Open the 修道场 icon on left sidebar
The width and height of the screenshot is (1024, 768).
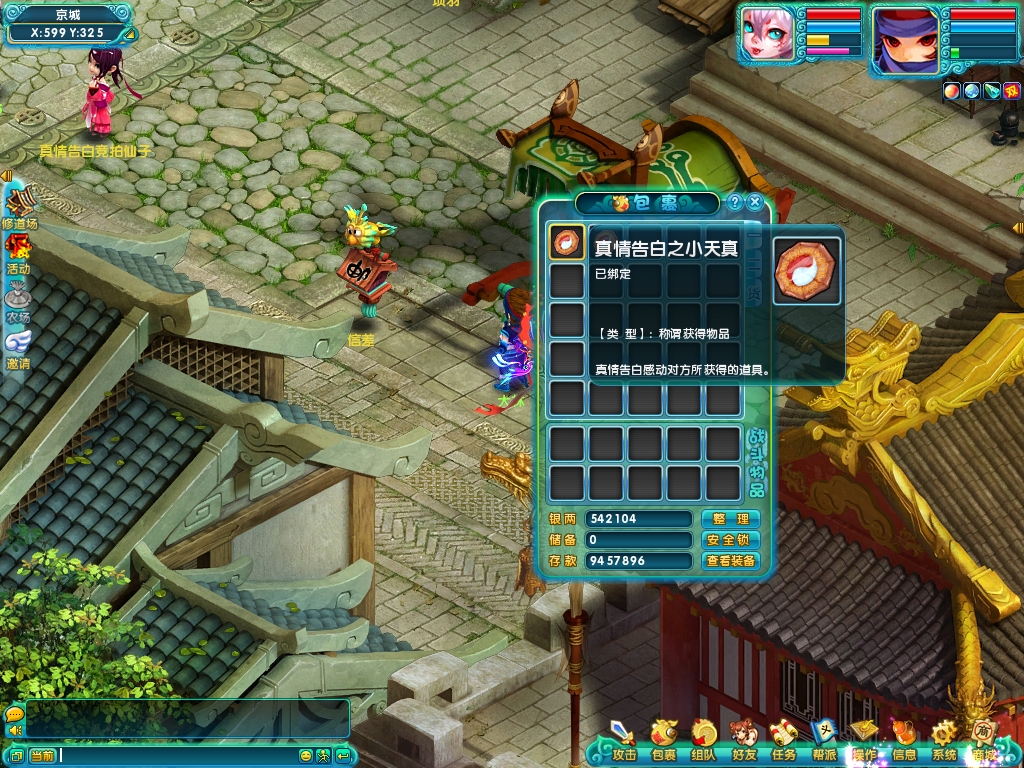point(19,205)
